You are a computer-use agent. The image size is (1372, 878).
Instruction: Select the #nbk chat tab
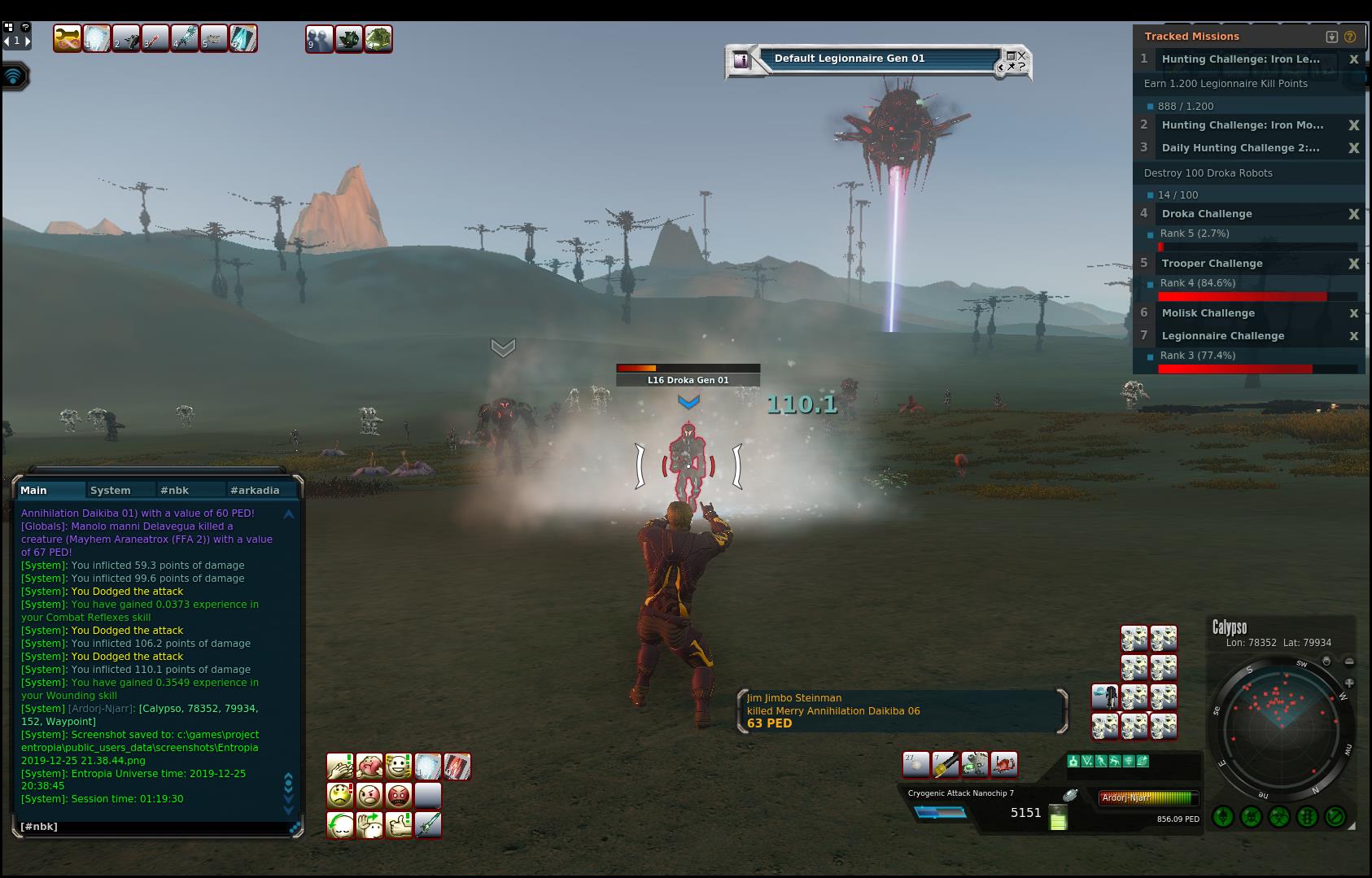[175, 490]
